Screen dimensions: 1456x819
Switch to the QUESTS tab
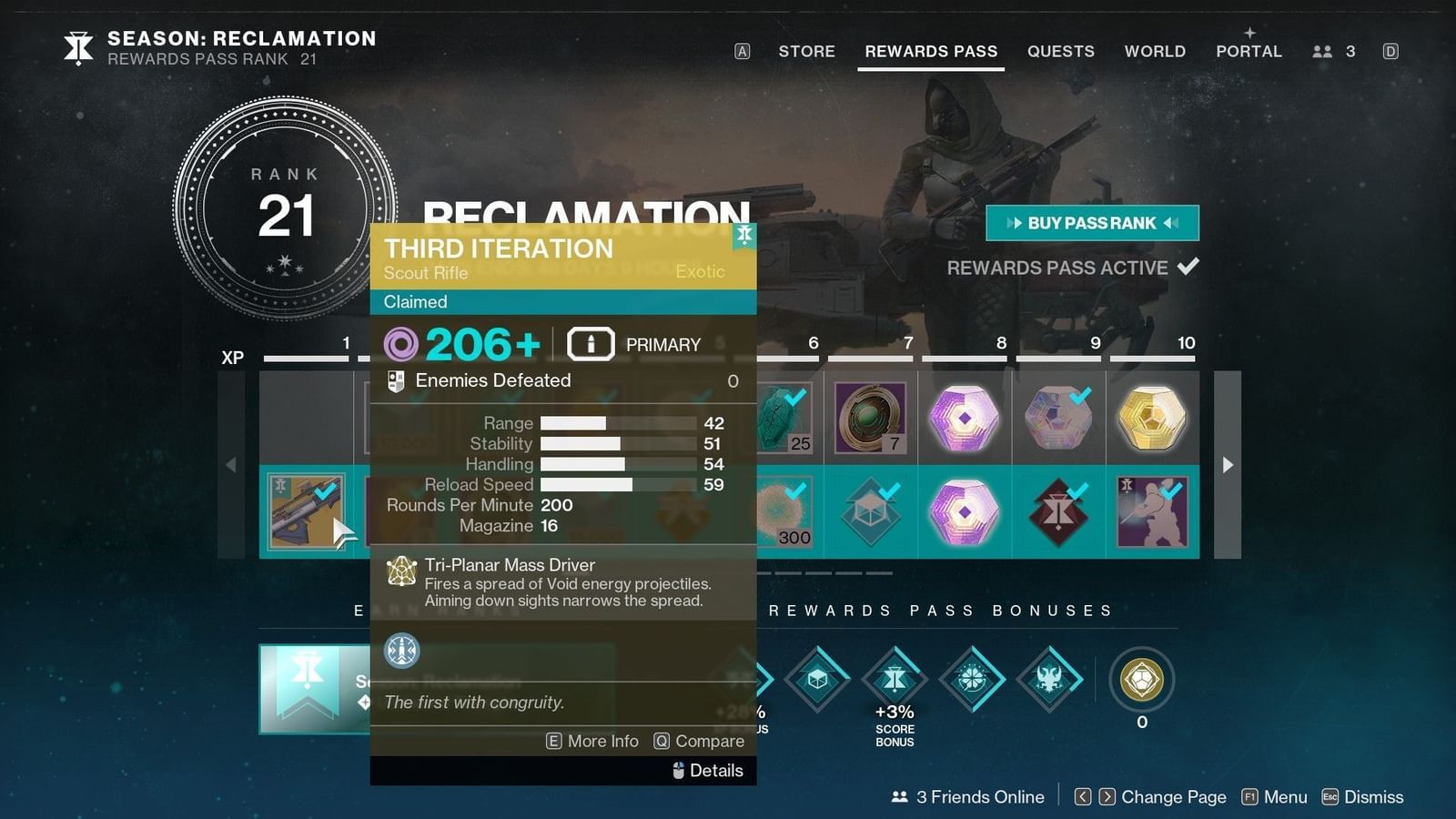coord(1060,51)
